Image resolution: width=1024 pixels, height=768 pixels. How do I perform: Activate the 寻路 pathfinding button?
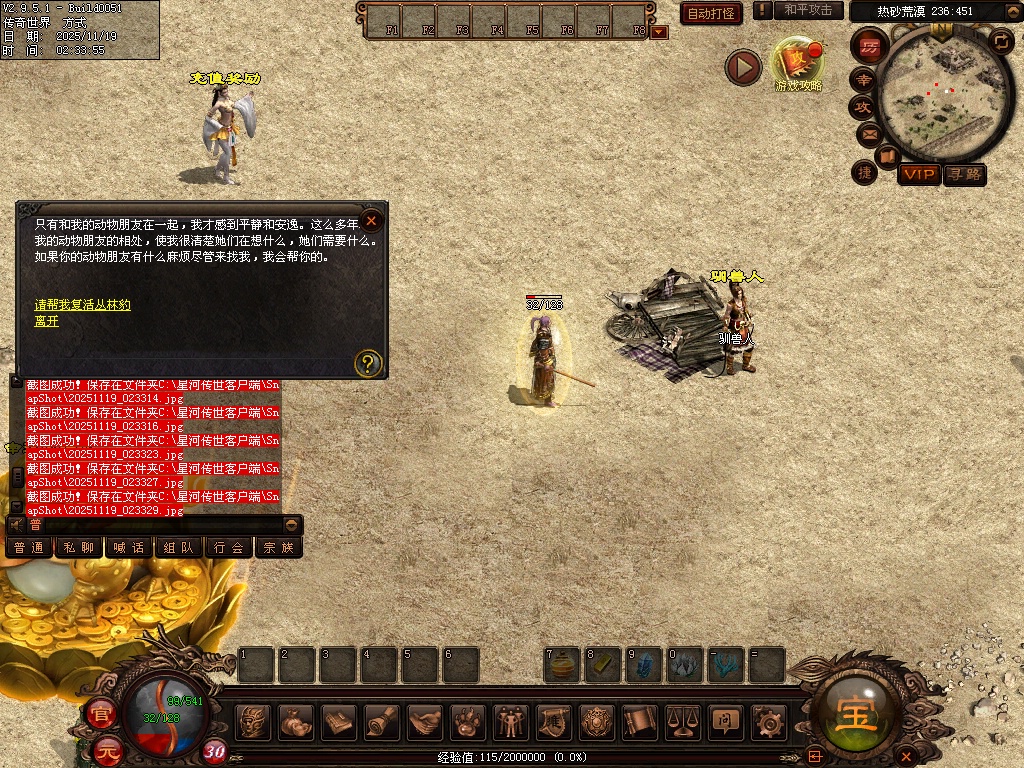(965, 174)
